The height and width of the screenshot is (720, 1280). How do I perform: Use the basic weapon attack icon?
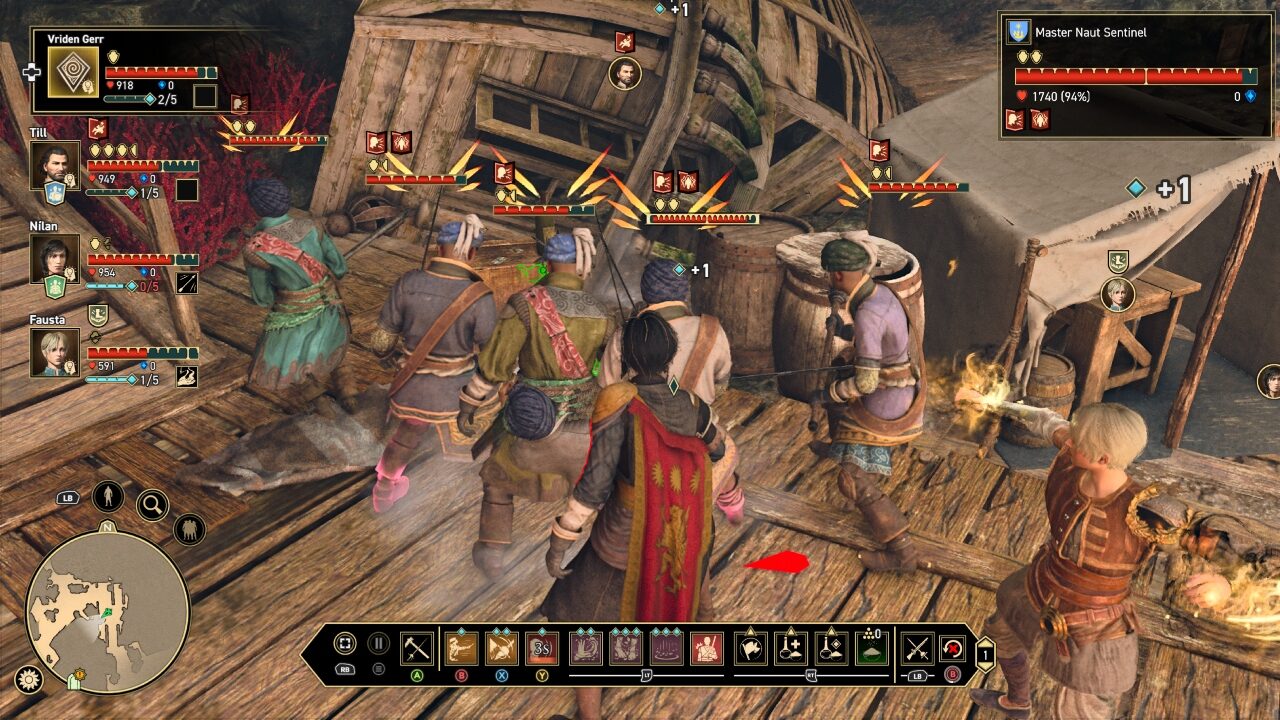[416, 648]
